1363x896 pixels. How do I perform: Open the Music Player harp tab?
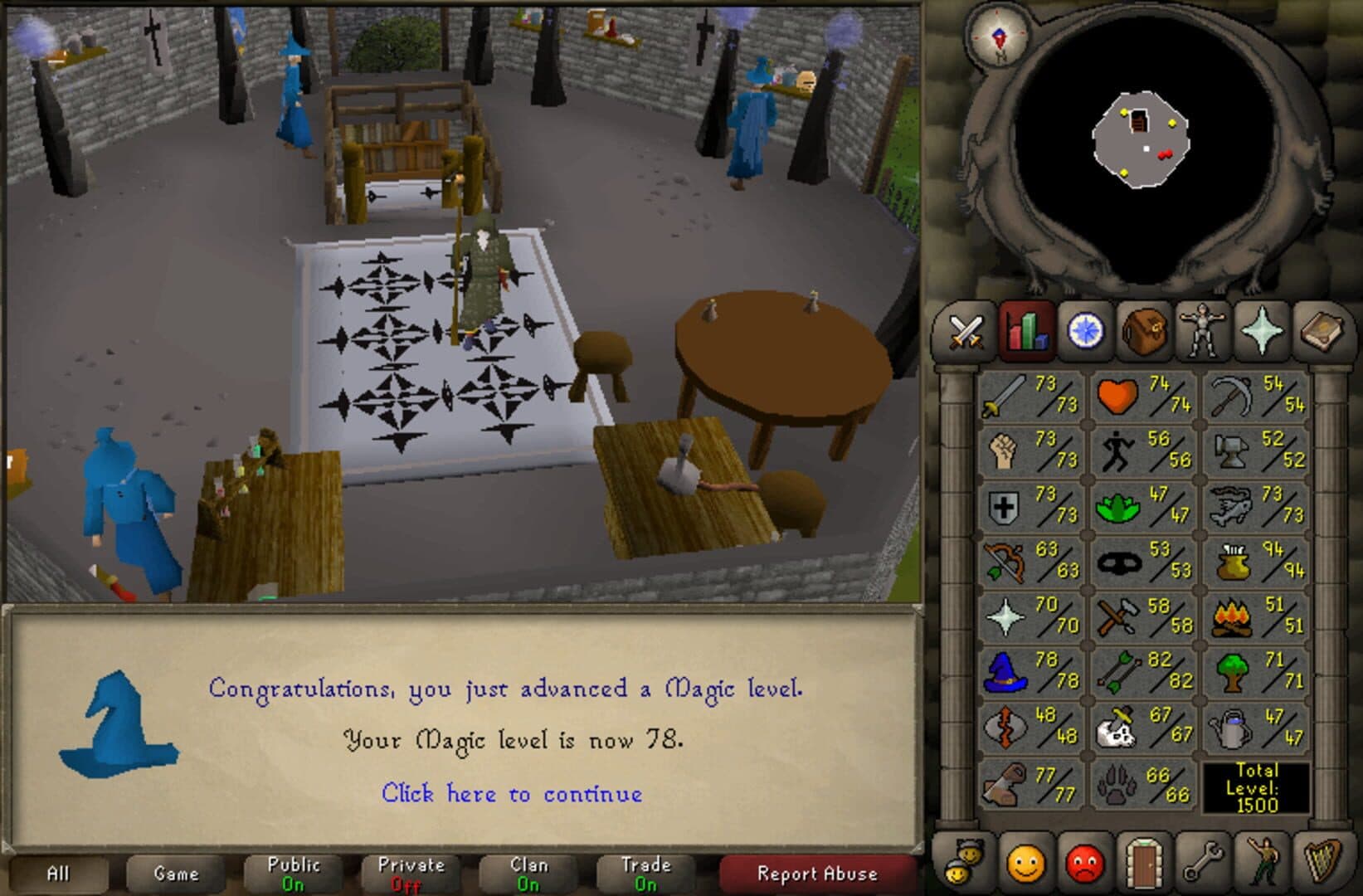pyautogui.click(x=1320, y=869)
